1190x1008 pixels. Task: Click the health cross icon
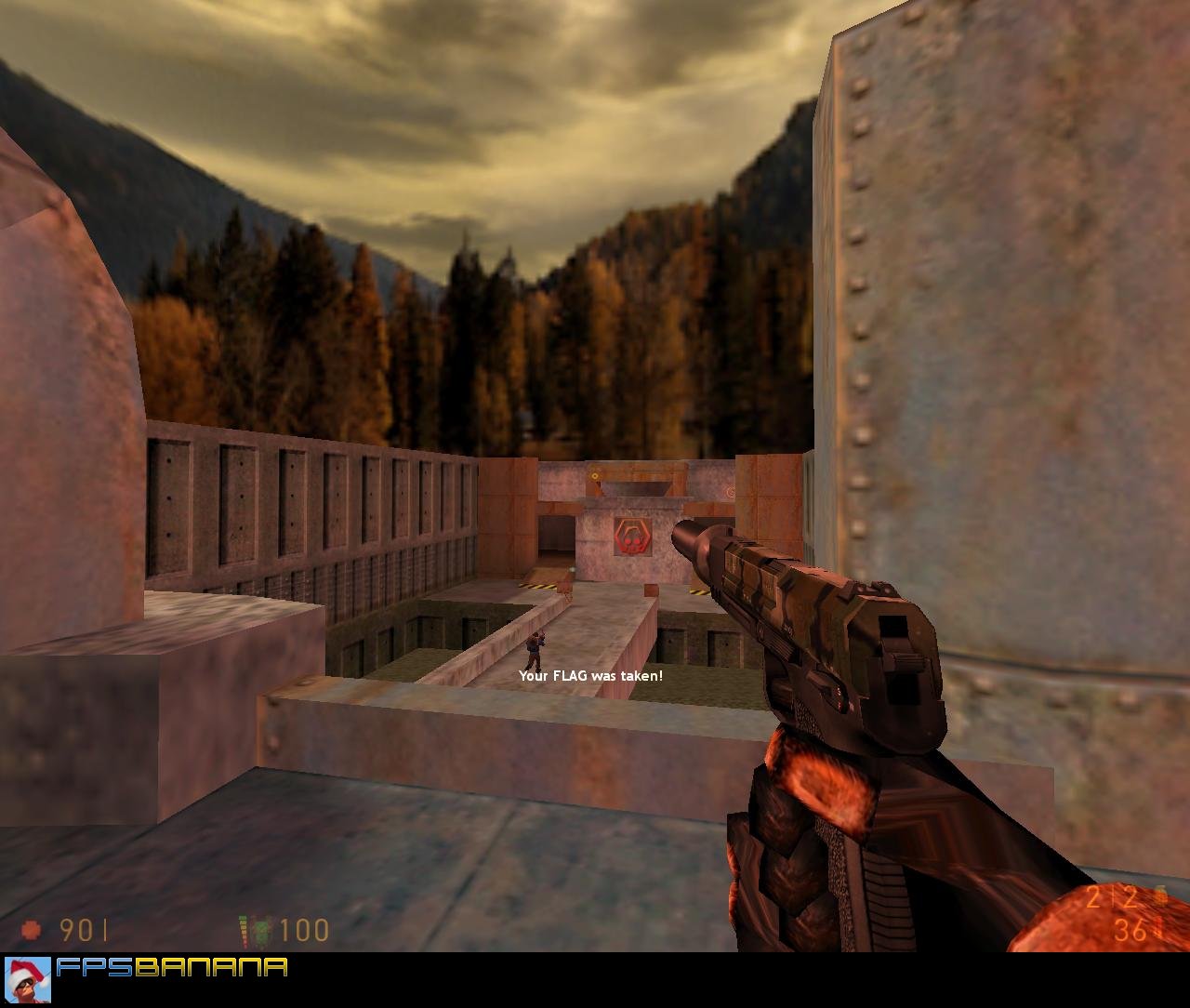[32, 929]
